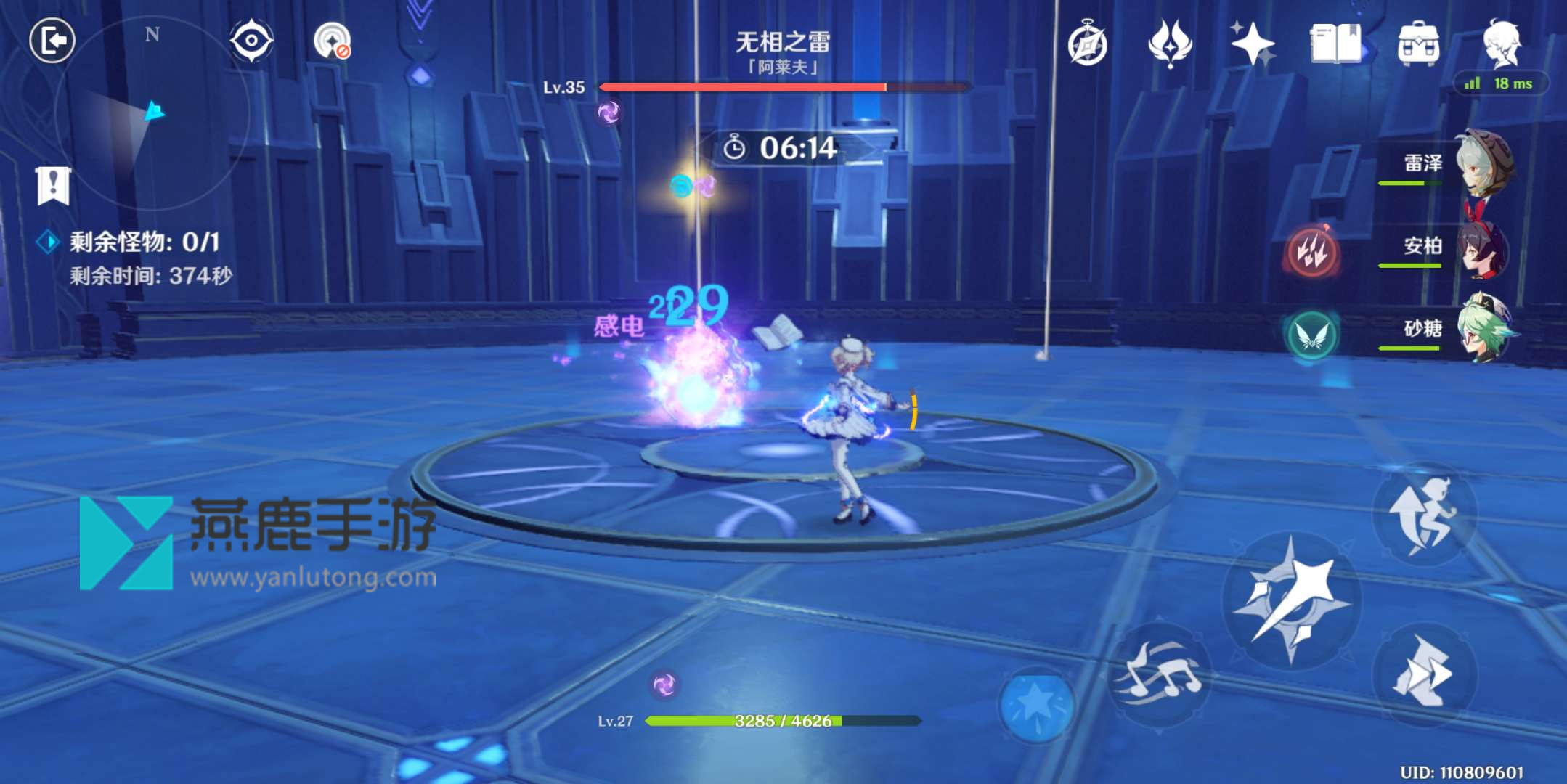Select the character profile icon top right
Screen dimensions: 1567x784
(1505, 44)
